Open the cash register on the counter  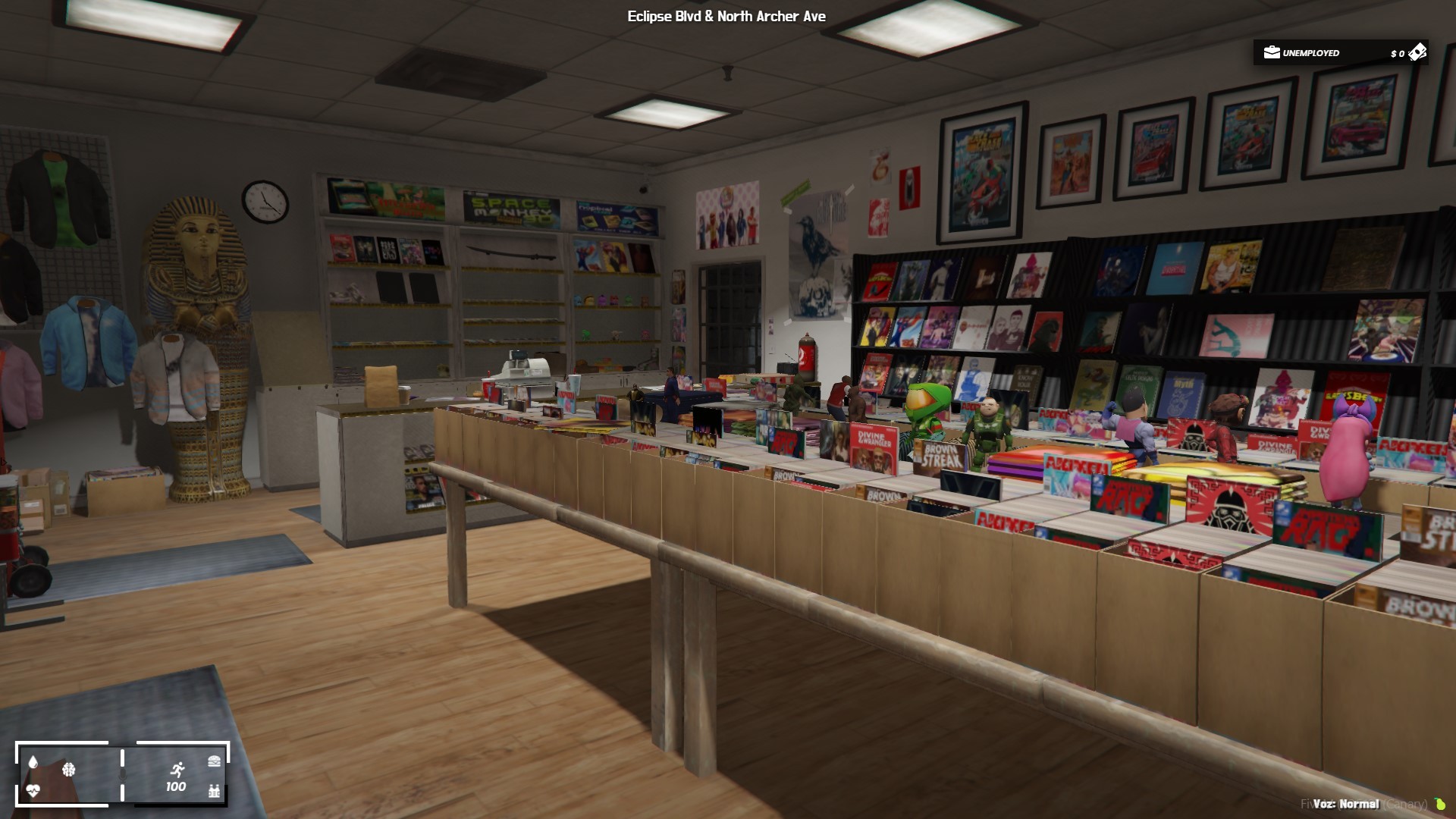525,369
